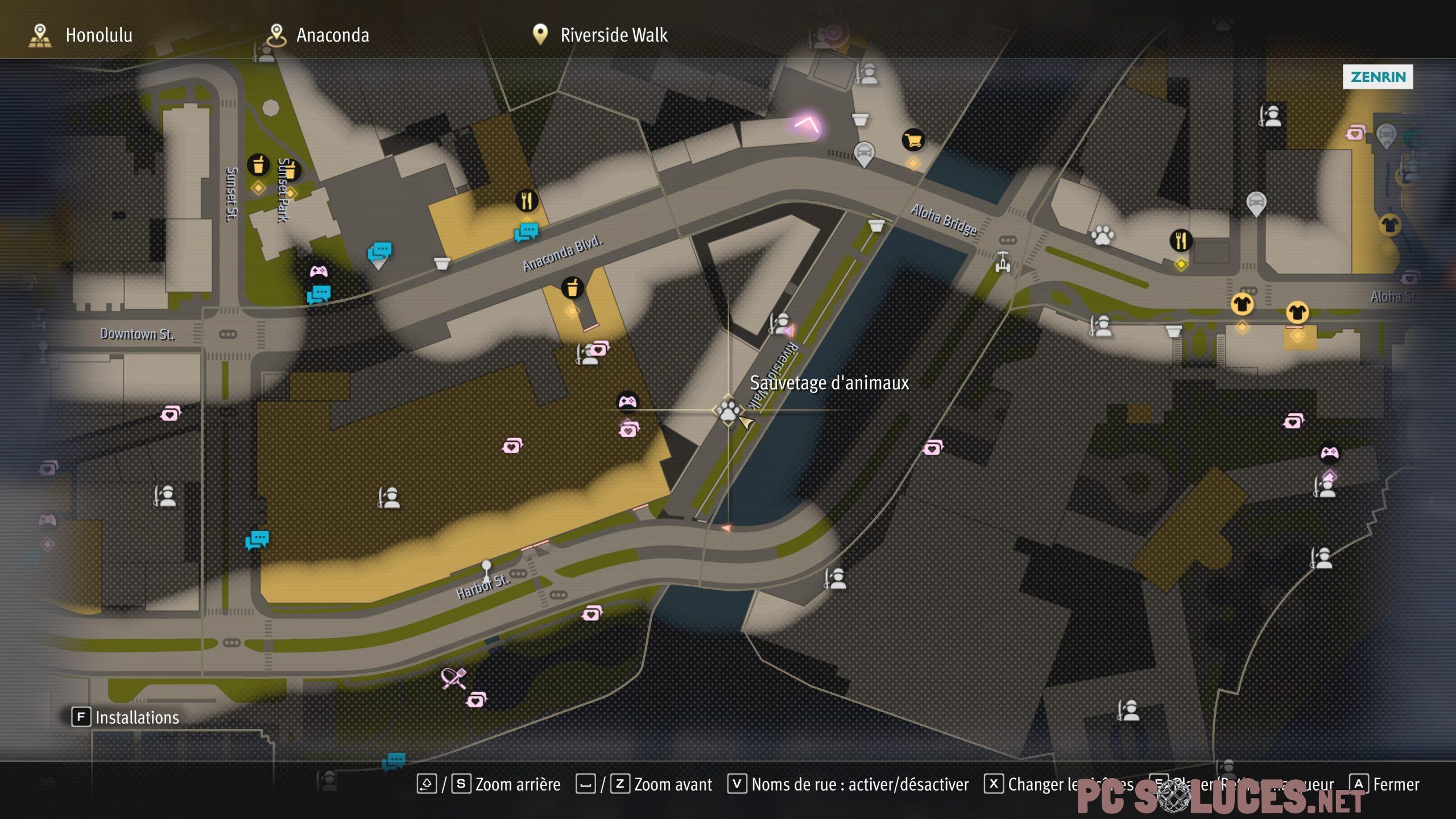The width and height of the screenshot is (1456, 819).
Task: Select the white pin marker on Harbor St.
Action: (486, 568)
